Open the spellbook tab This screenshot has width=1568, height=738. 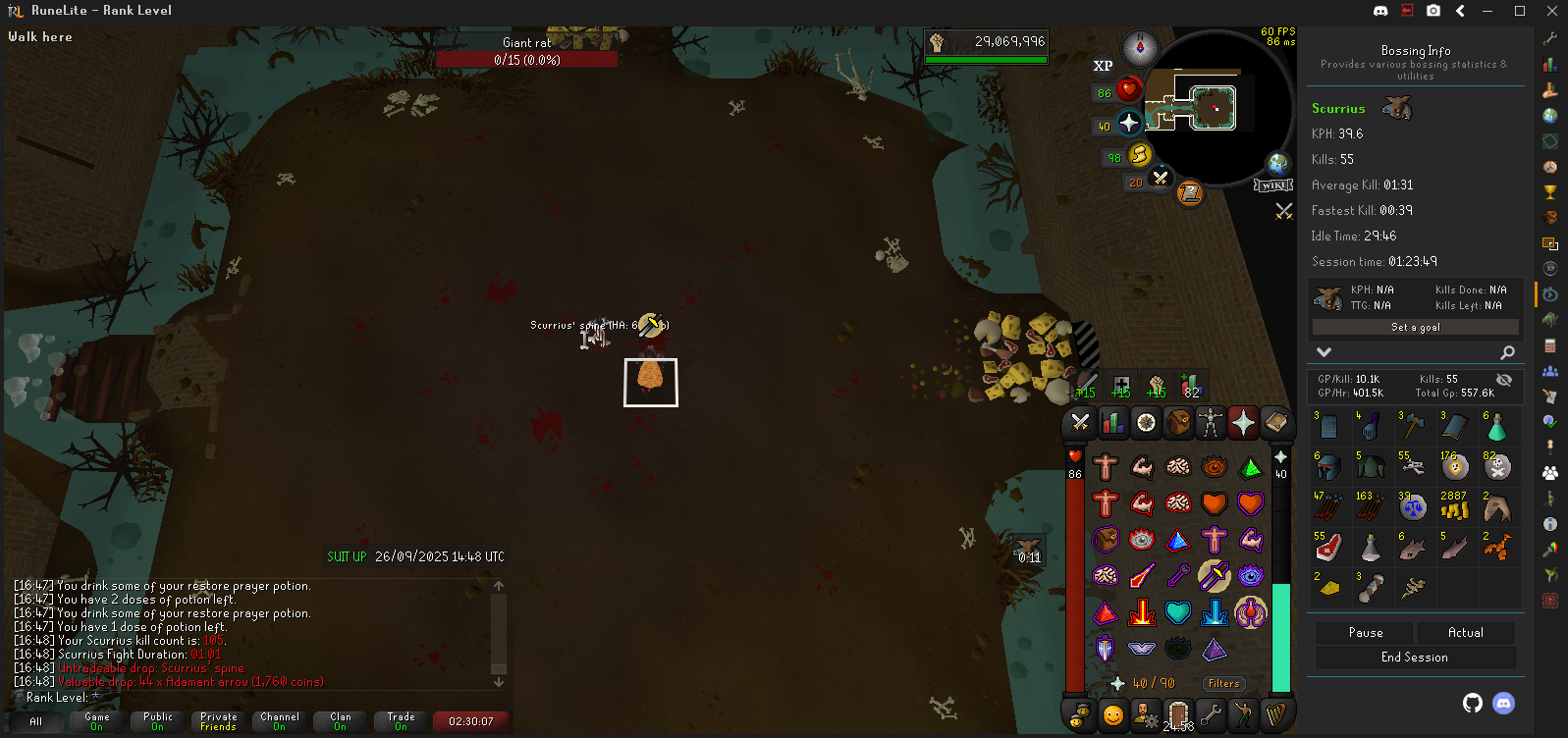(1275, 423)
